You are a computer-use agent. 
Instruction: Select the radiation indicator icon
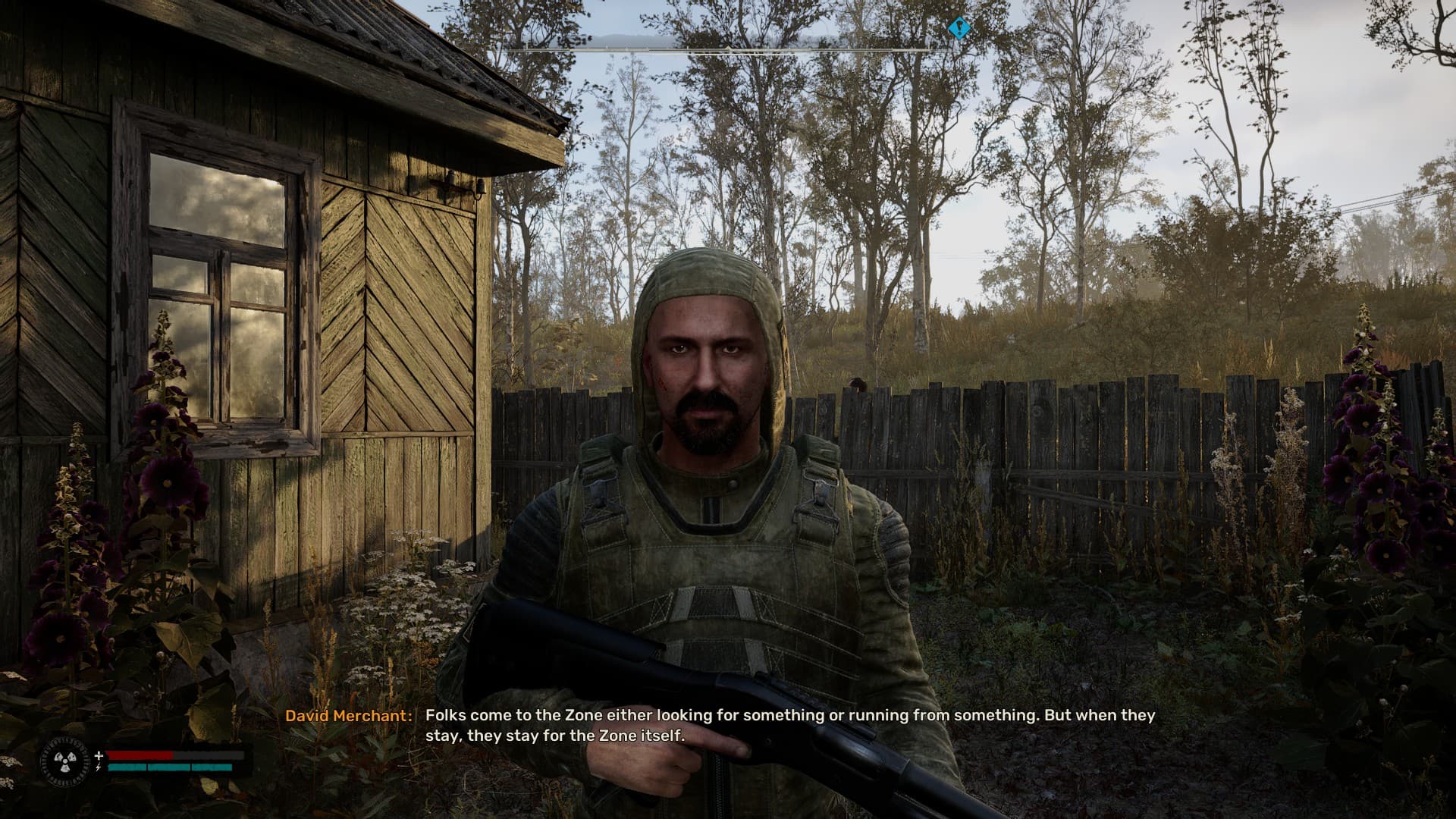coord(66,761)
